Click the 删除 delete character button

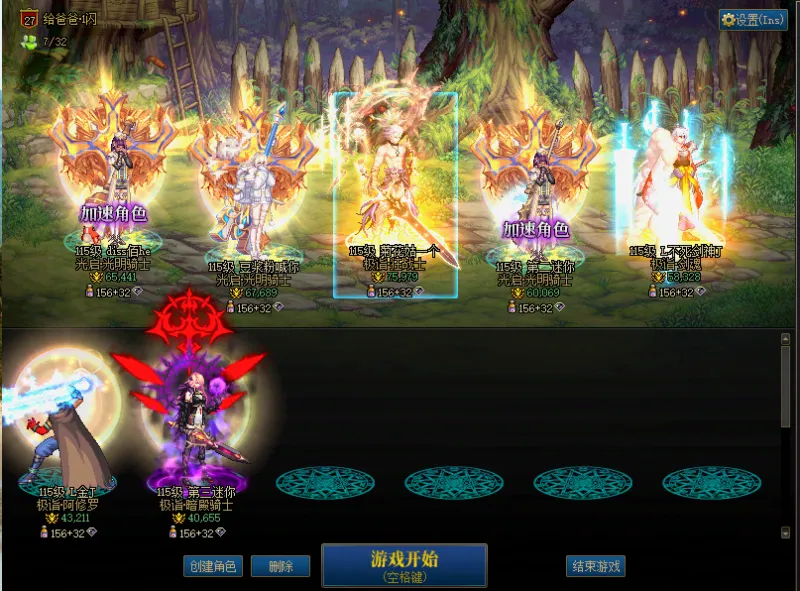[x=280, y=566]
